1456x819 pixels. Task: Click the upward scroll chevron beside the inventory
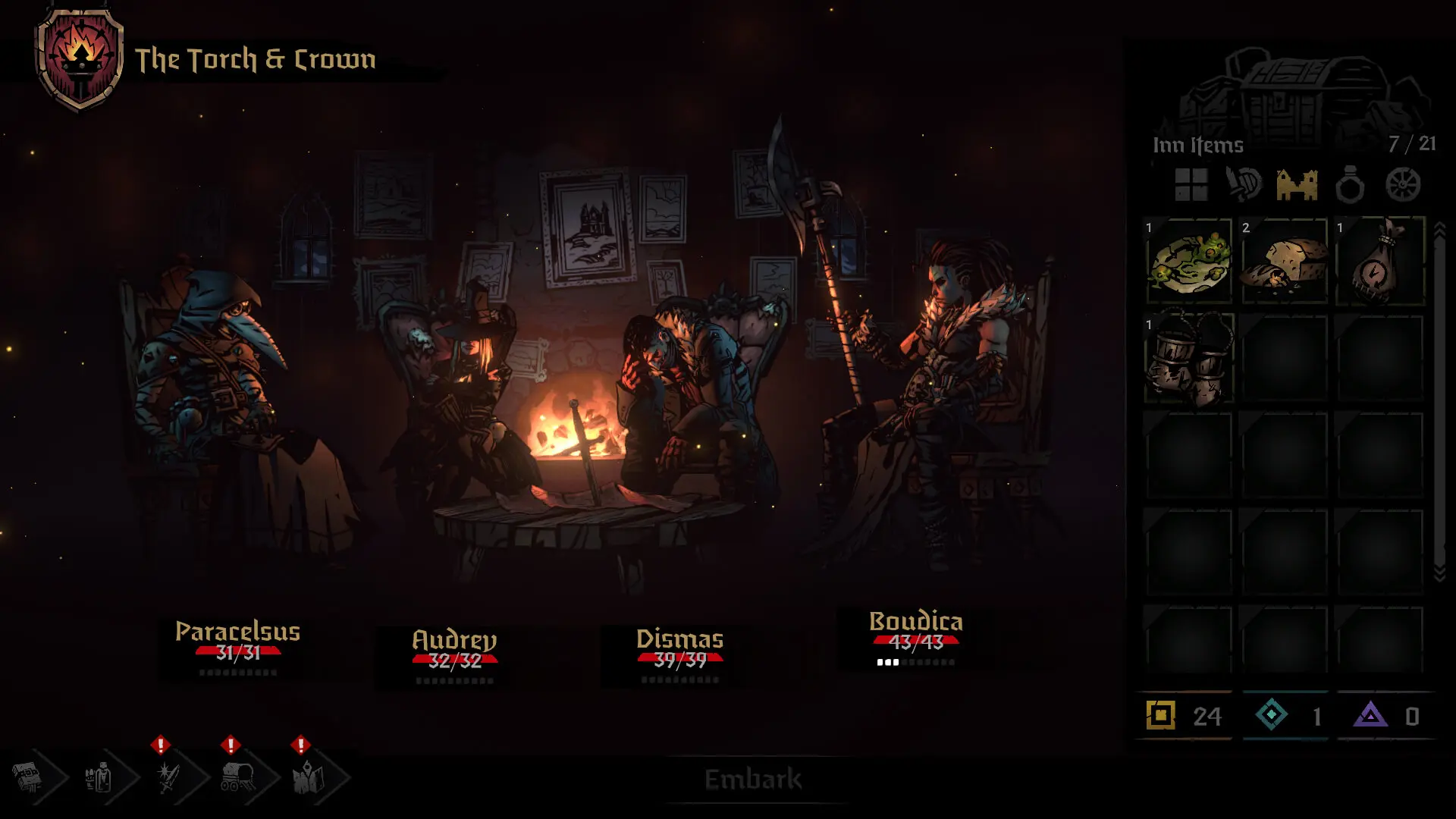(1441, 227)
